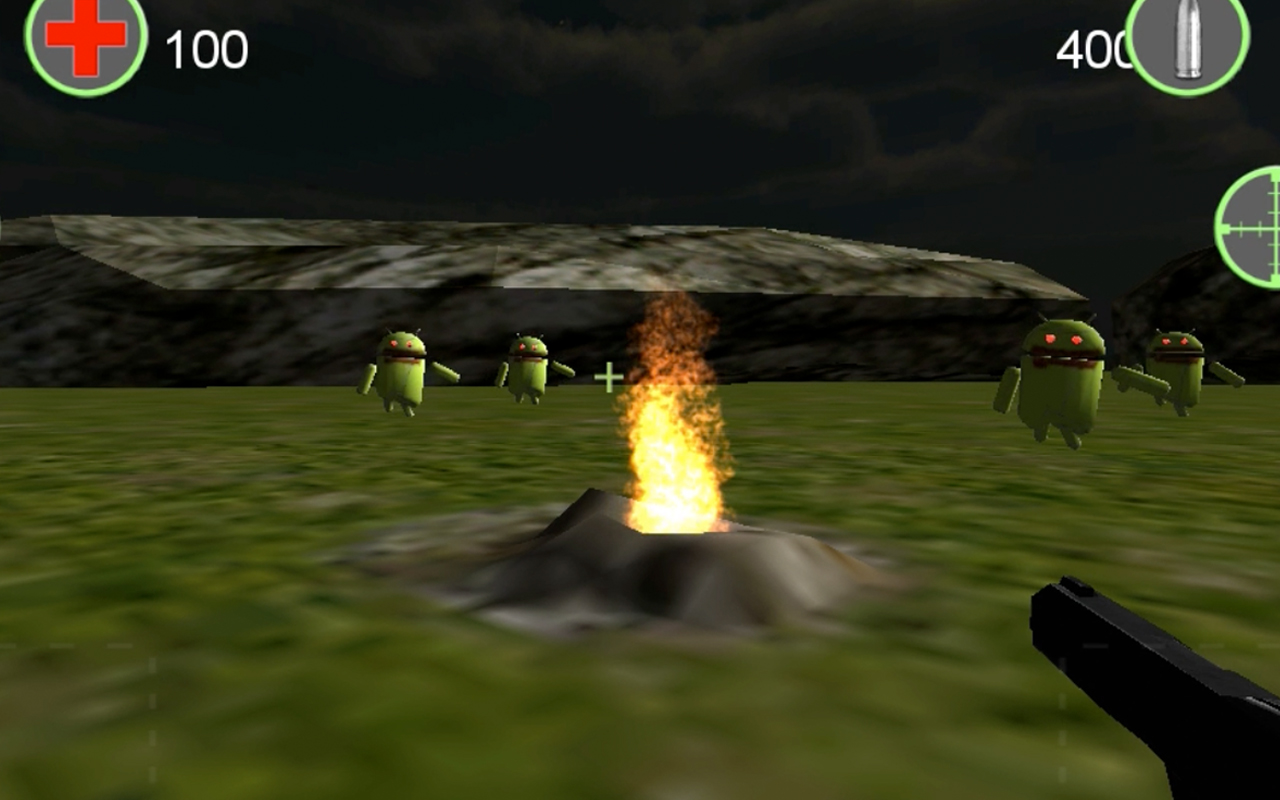Image resolution: width=1280 pixels, height=800 pixels.
Task: Shoot the leftmost android zombie
Action: click(400, 370)
